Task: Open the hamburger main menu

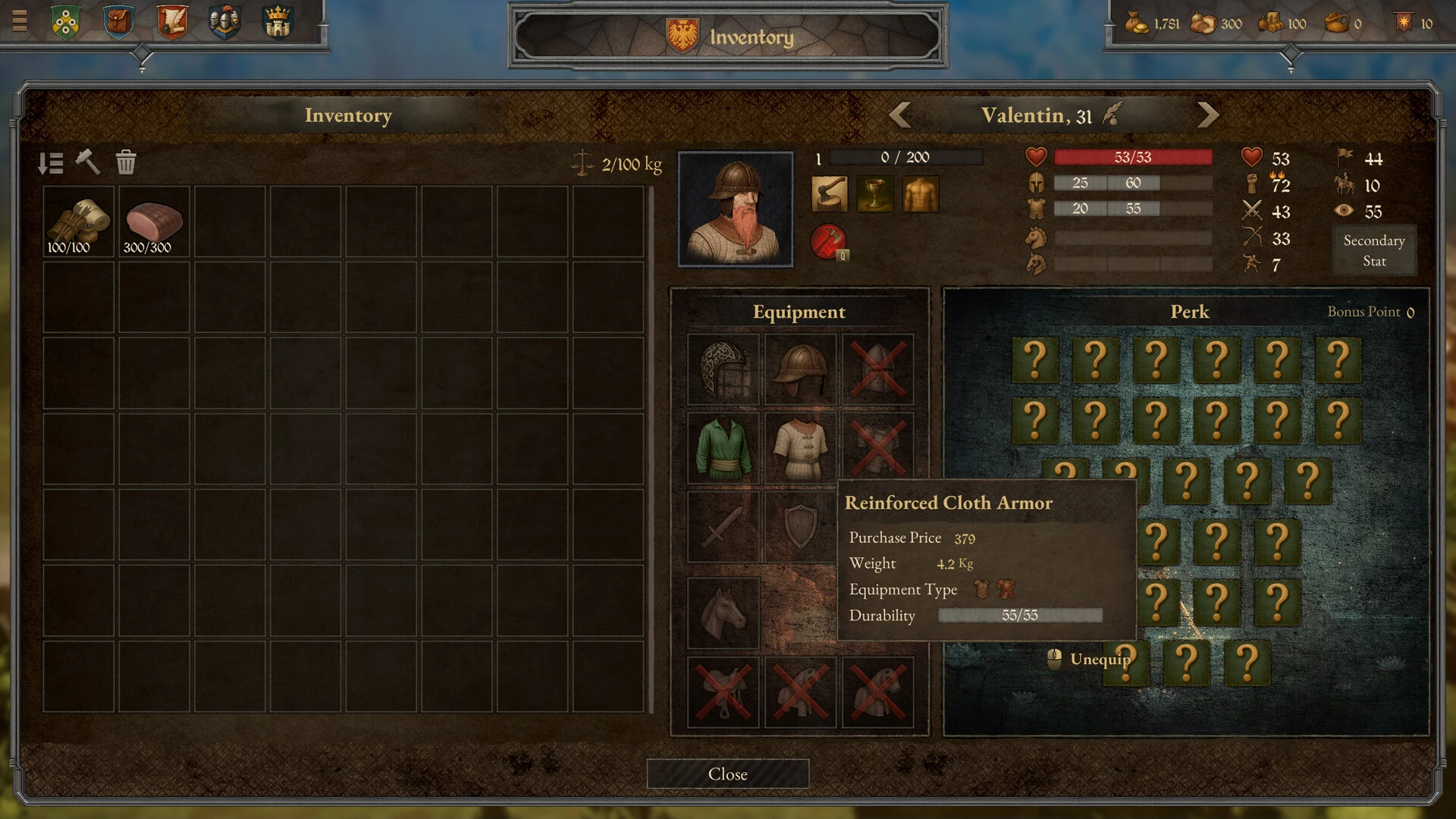Action: (x=20, y=20)
